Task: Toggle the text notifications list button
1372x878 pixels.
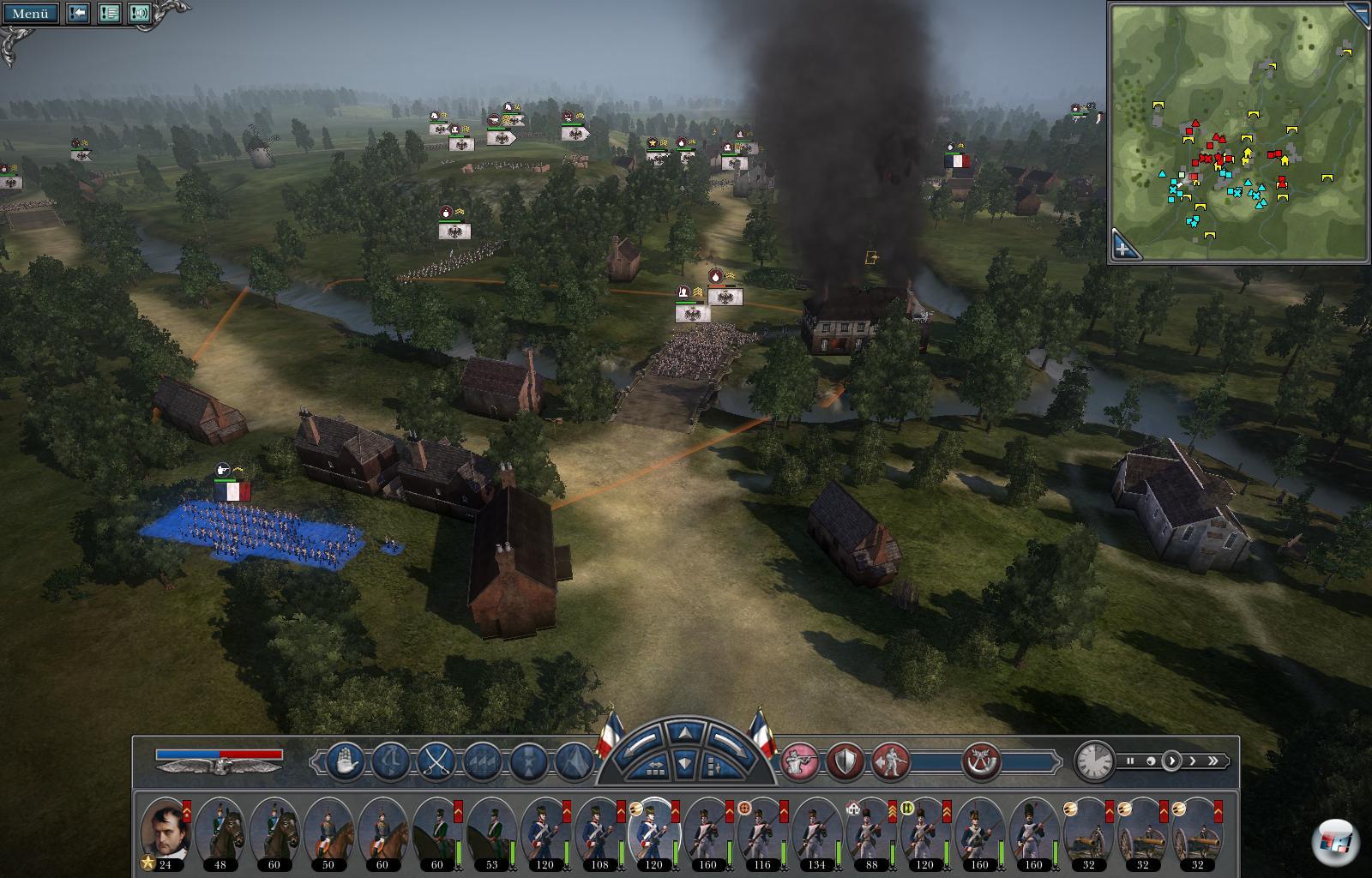Action: click(x=109, y=13)
